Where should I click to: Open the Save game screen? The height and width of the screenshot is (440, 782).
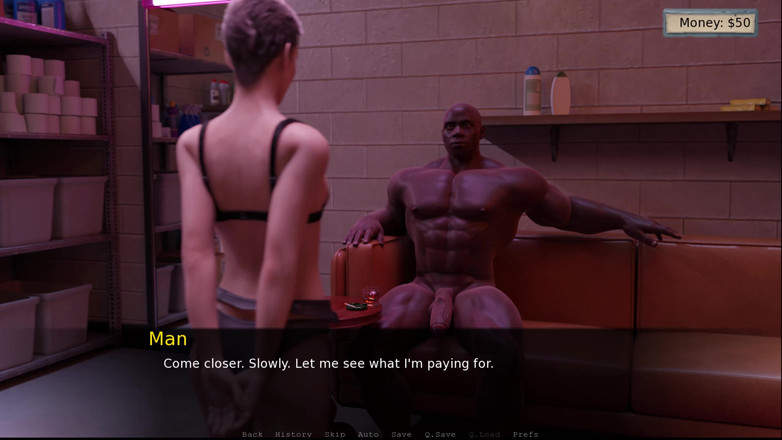tap(401, 434)
